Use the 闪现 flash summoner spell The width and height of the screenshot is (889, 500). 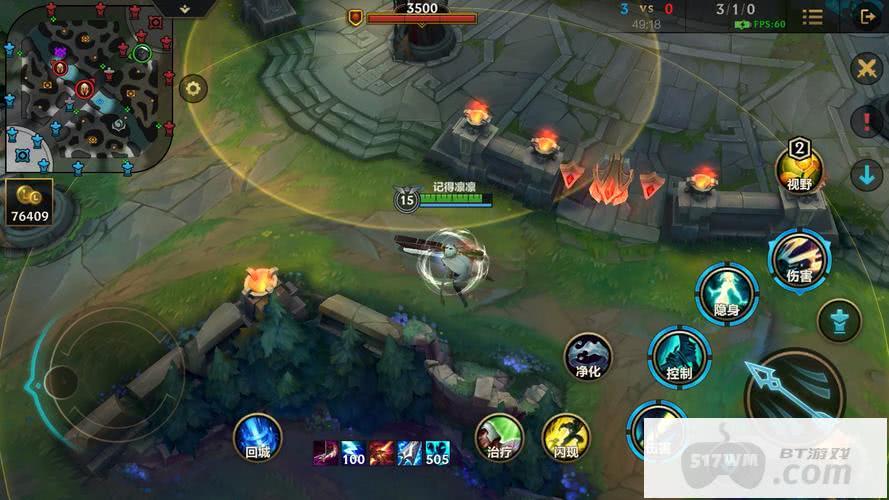point(566,438)
